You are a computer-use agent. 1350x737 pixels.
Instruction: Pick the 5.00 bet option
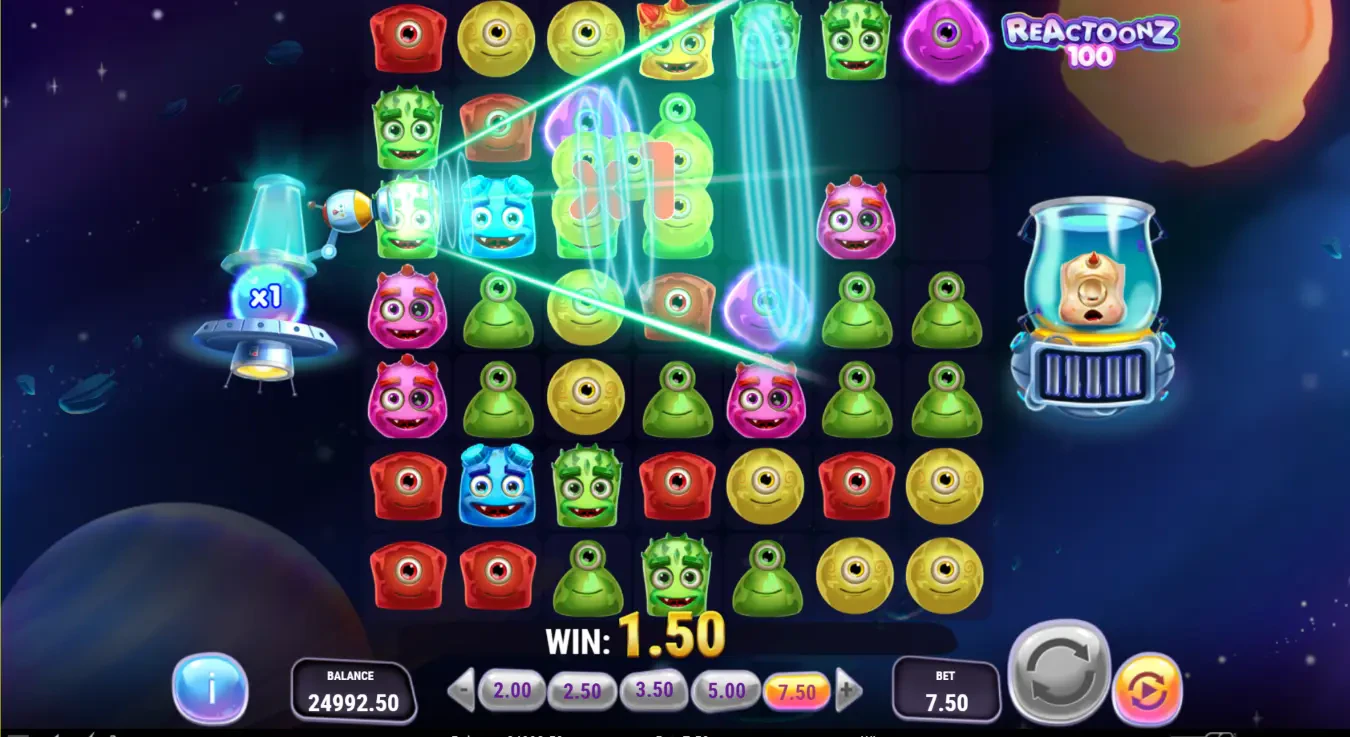[x=726, y=691]
